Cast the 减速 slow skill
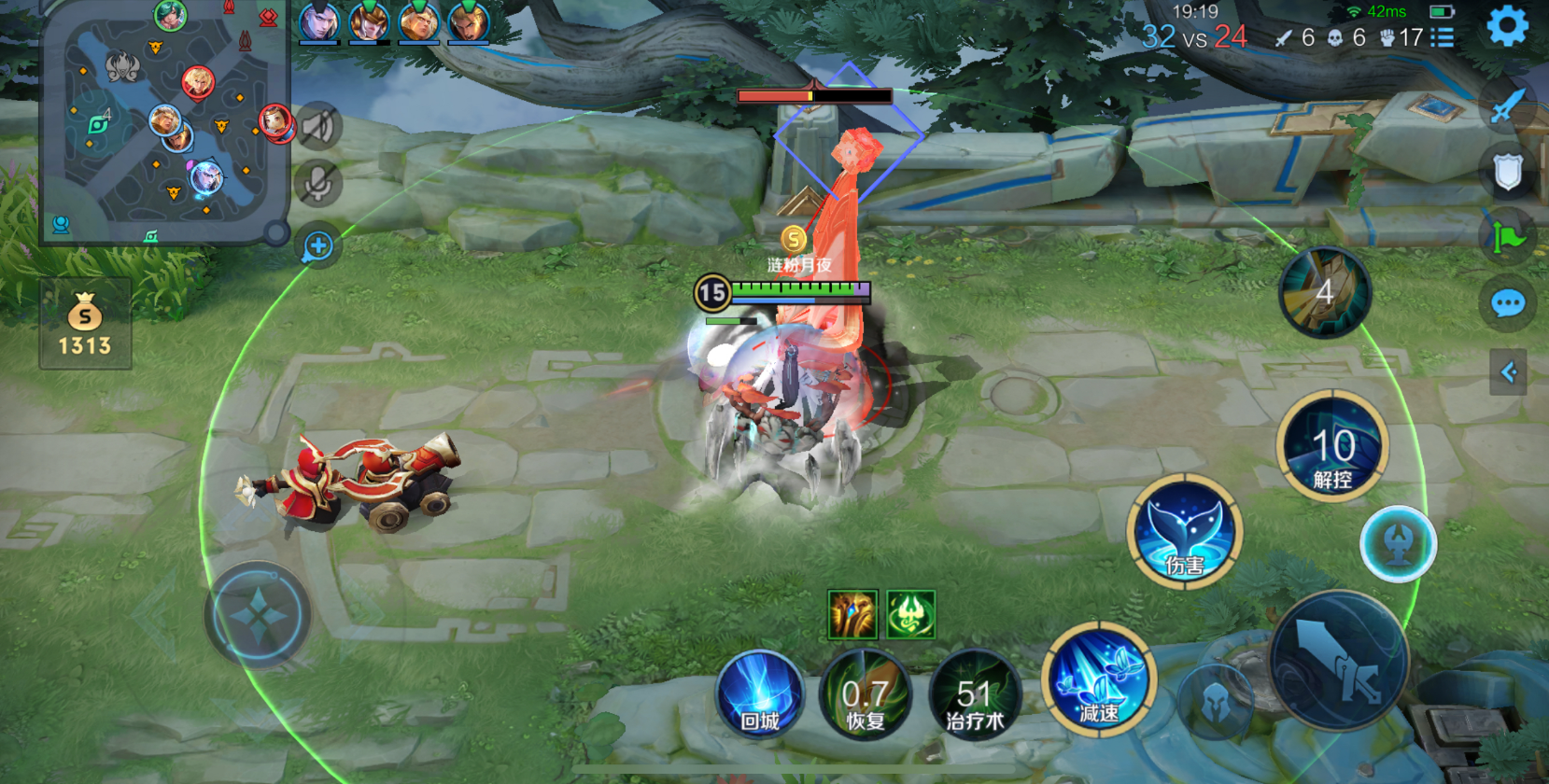The image size is (1549, 784). tap(1099, 681)
